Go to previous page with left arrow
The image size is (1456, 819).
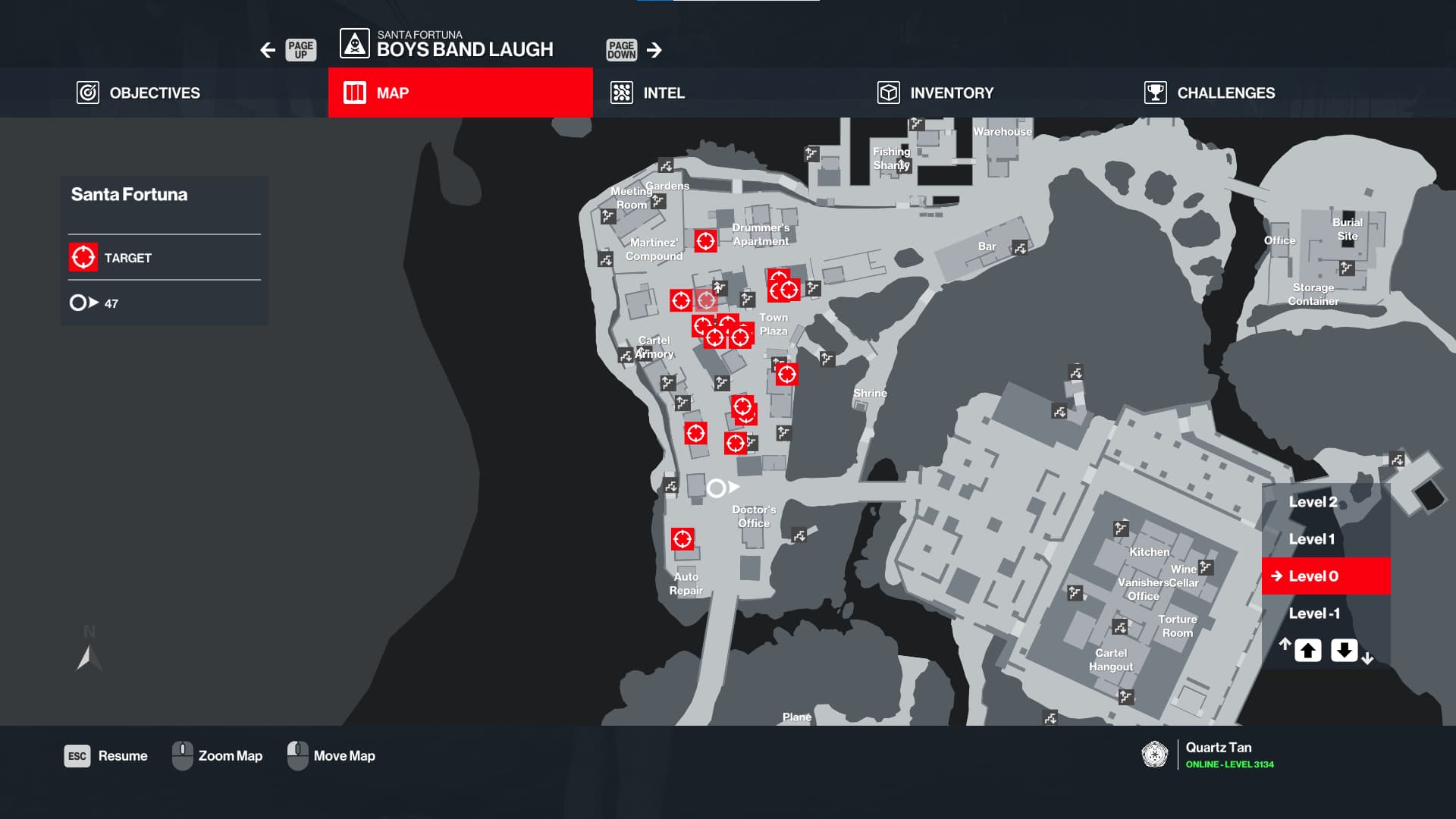(x=268, y=50)
